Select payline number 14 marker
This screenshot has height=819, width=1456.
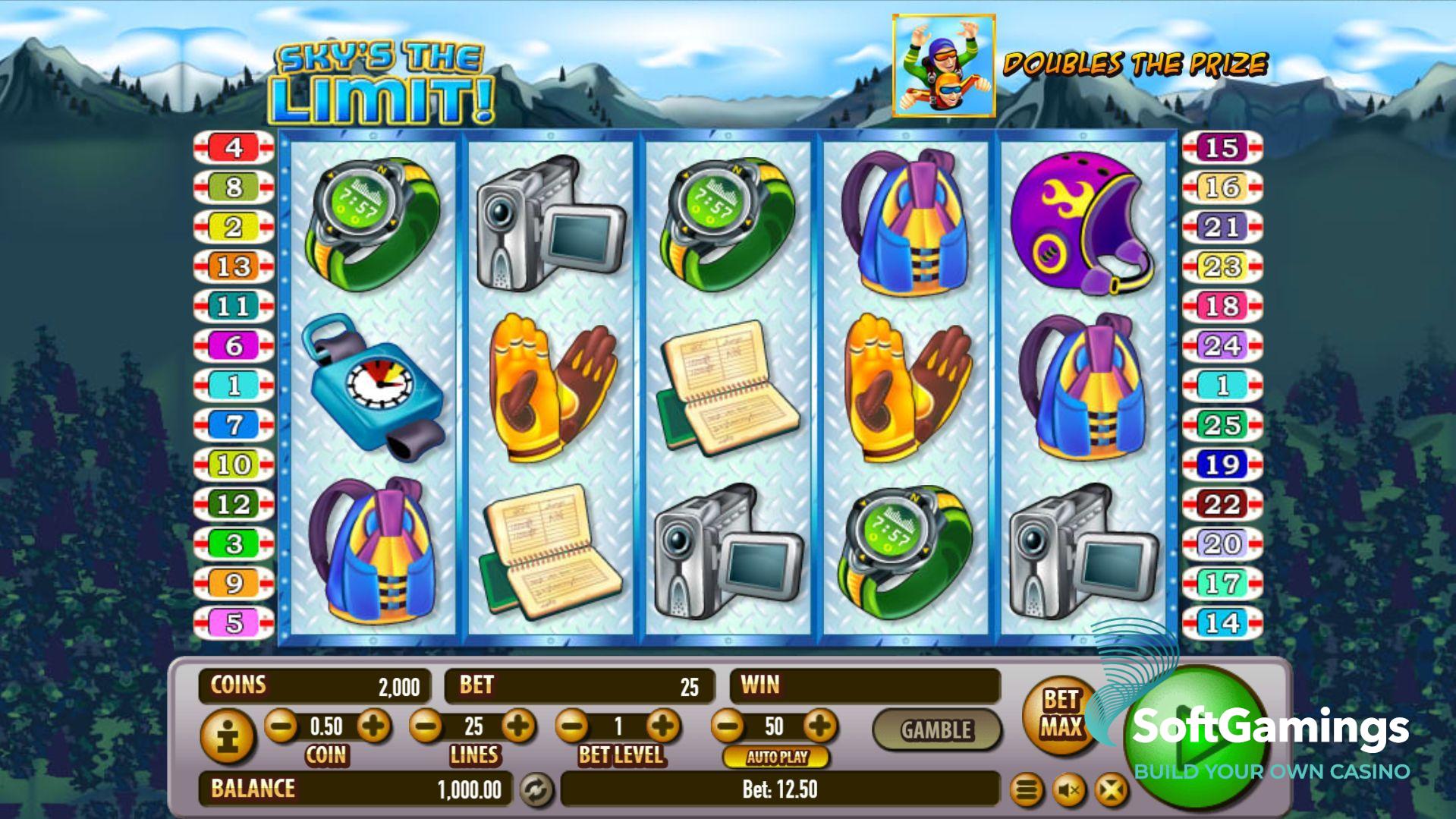pyautogui.click(x=1222, y=623)
